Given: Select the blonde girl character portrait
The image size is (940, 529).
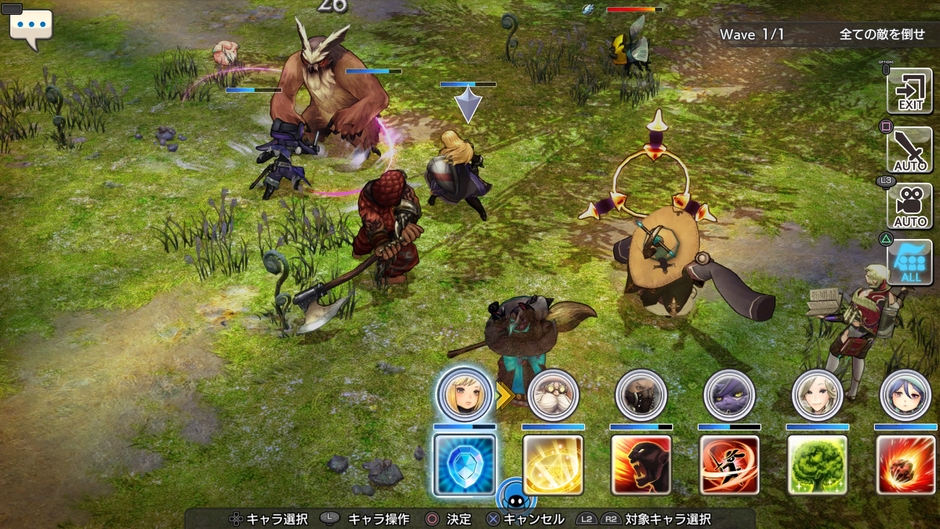Looking at the screenshot, I should pyautogui.click(x=464, y=394).
